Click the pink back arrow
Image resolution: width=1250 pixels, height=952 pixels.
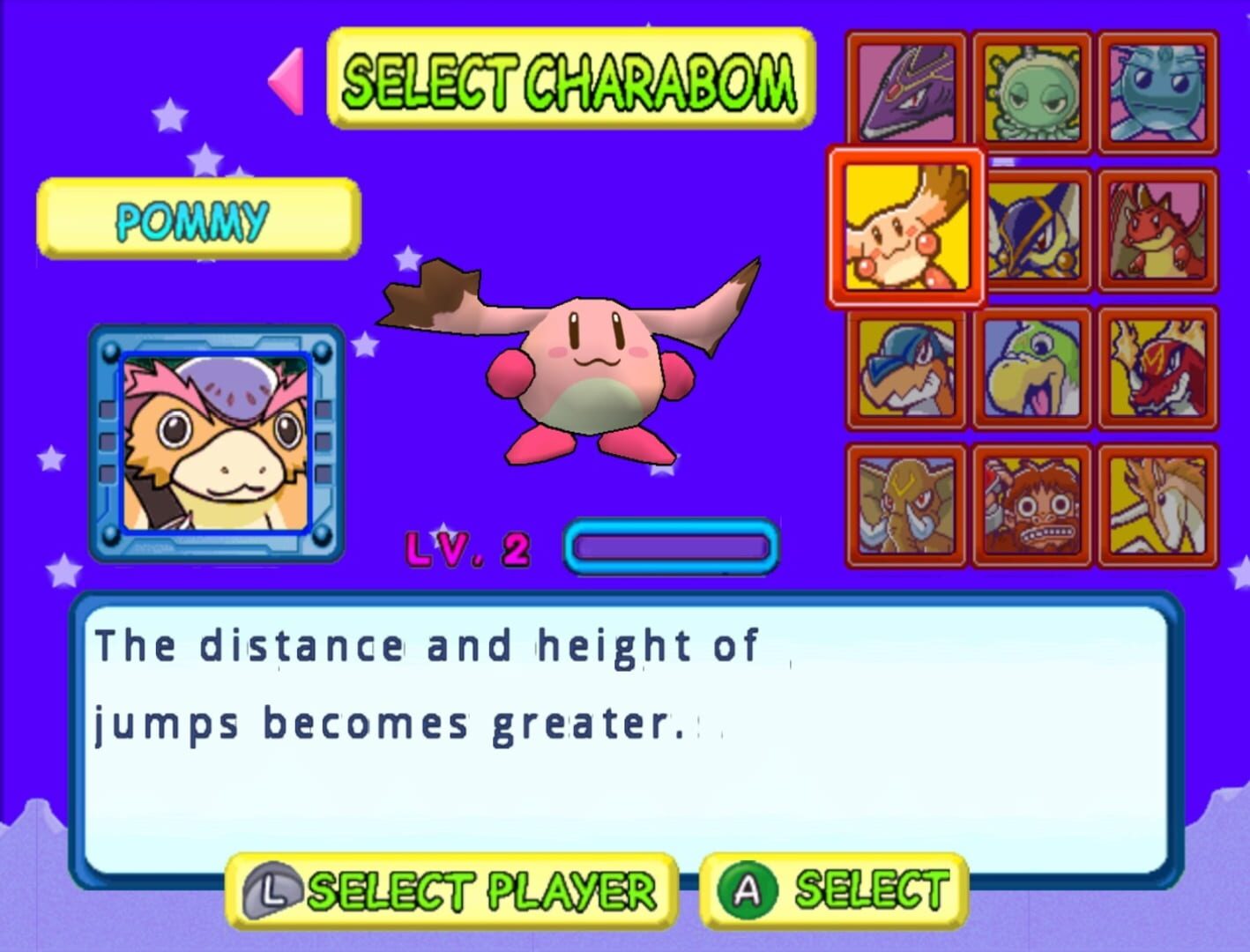tap(285, 86)
